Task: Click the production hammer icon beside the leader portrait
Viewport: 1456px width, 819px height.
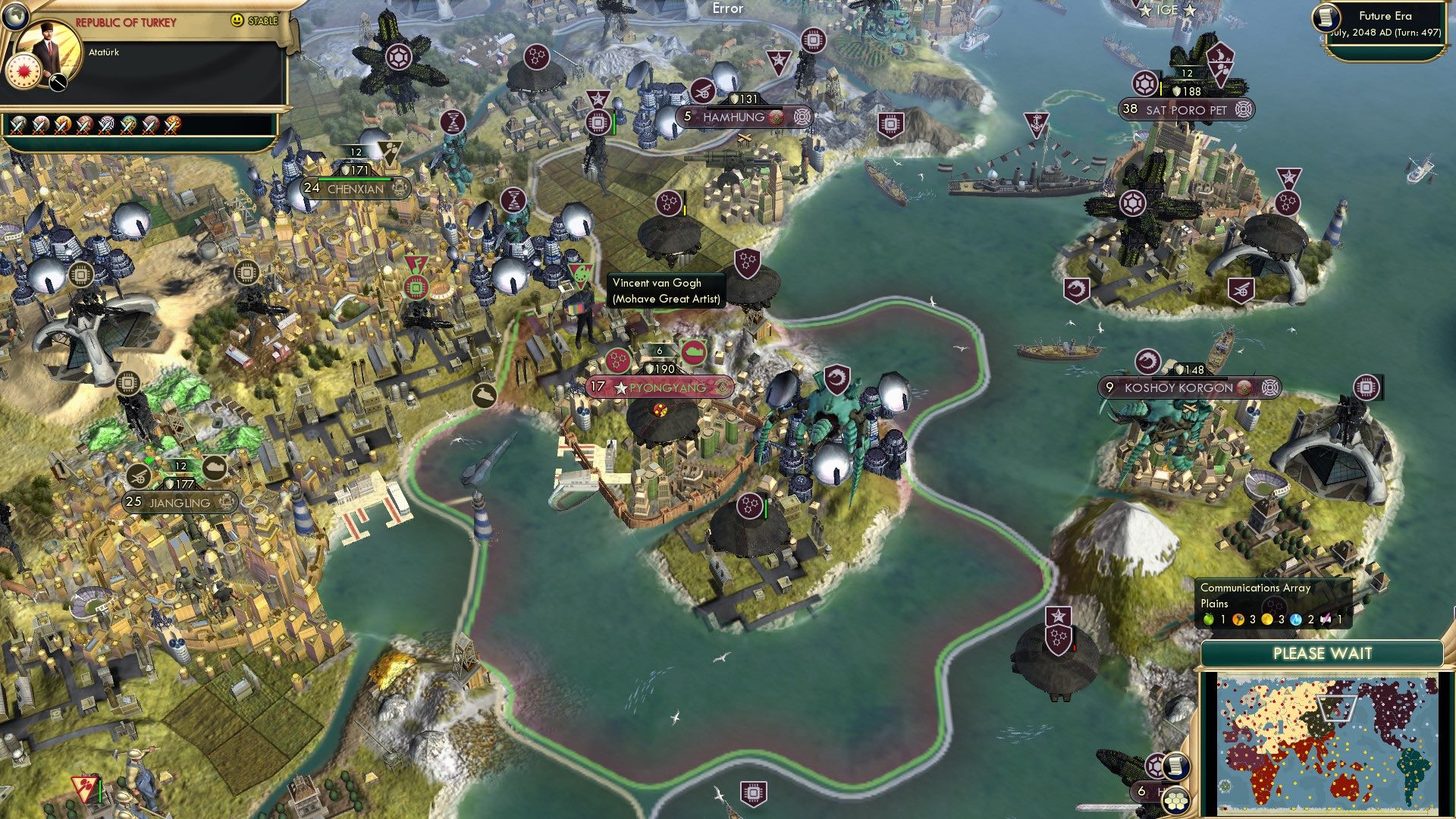Action: [x=58, y=83]
